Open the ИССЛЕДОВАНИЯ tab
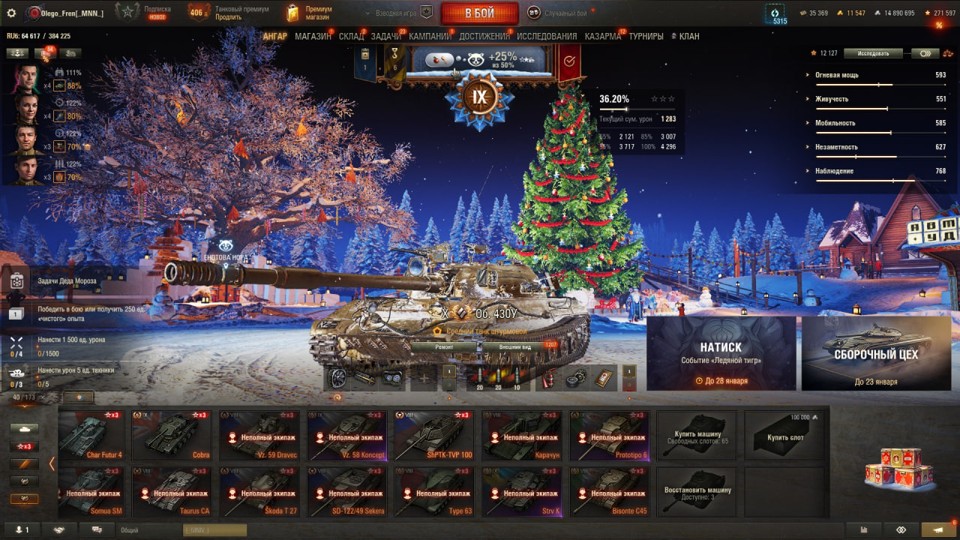 (546, 36)
